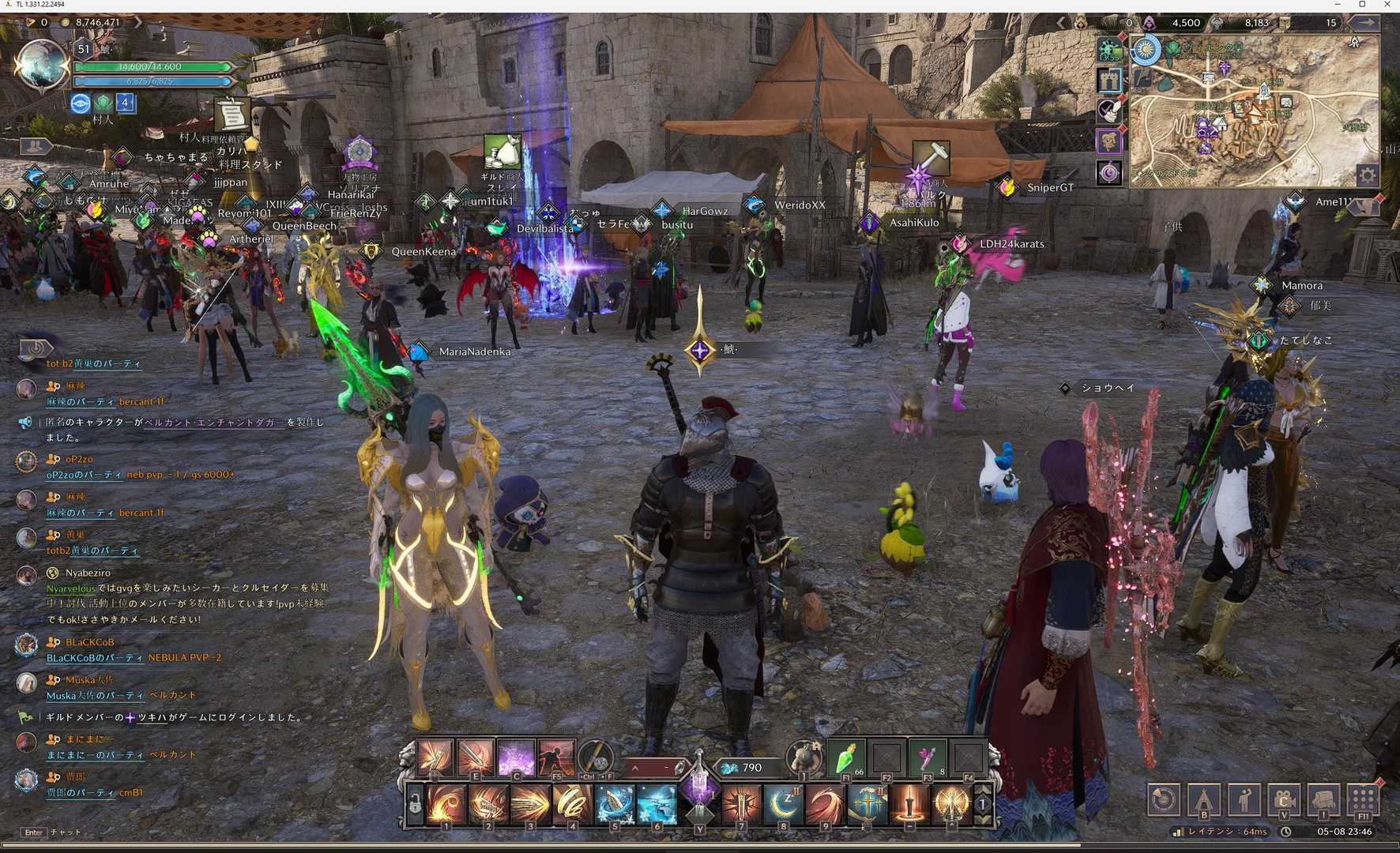Close the game window
The width and height of the screenshot is (1400, 853).
click(1387, 5)
